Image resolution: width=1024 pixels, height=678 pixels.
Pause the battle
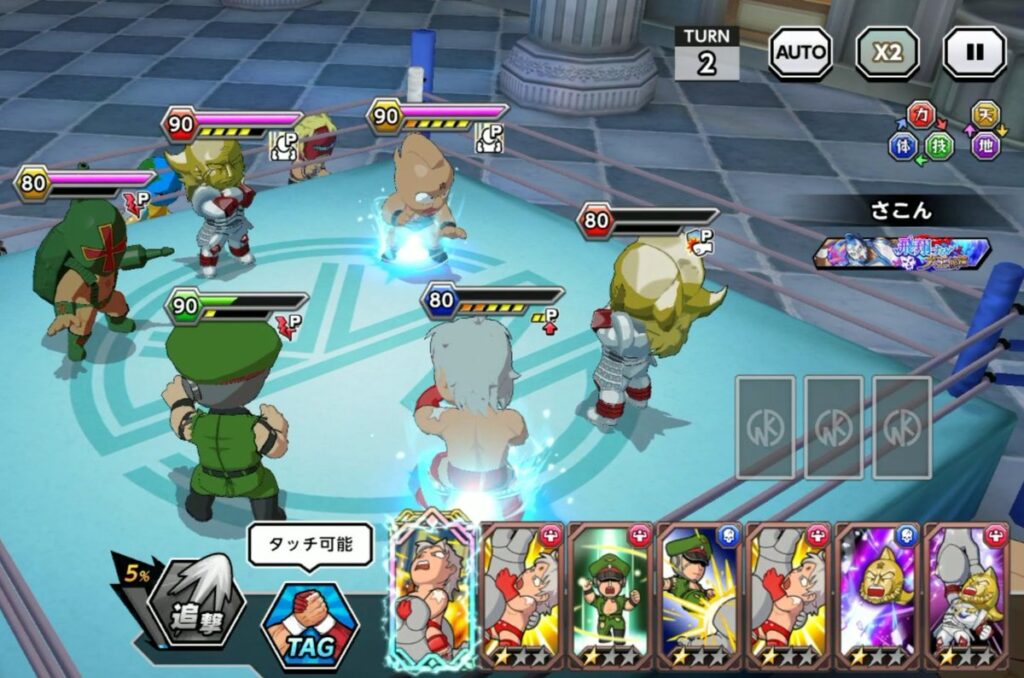pyautogui.click(x=973, y=52)
